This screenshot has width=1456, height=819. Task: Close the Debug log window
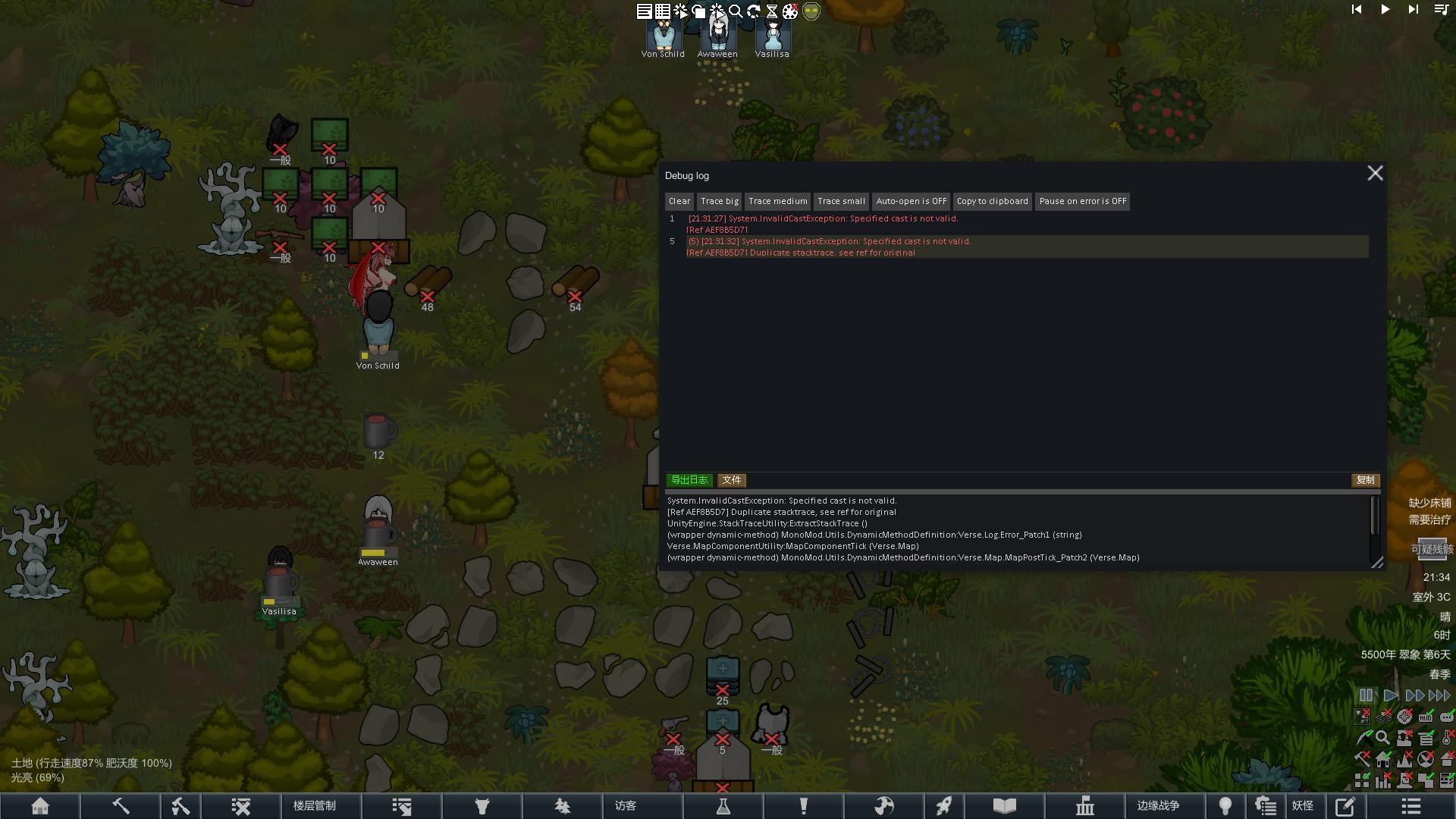click(1375, 174)
